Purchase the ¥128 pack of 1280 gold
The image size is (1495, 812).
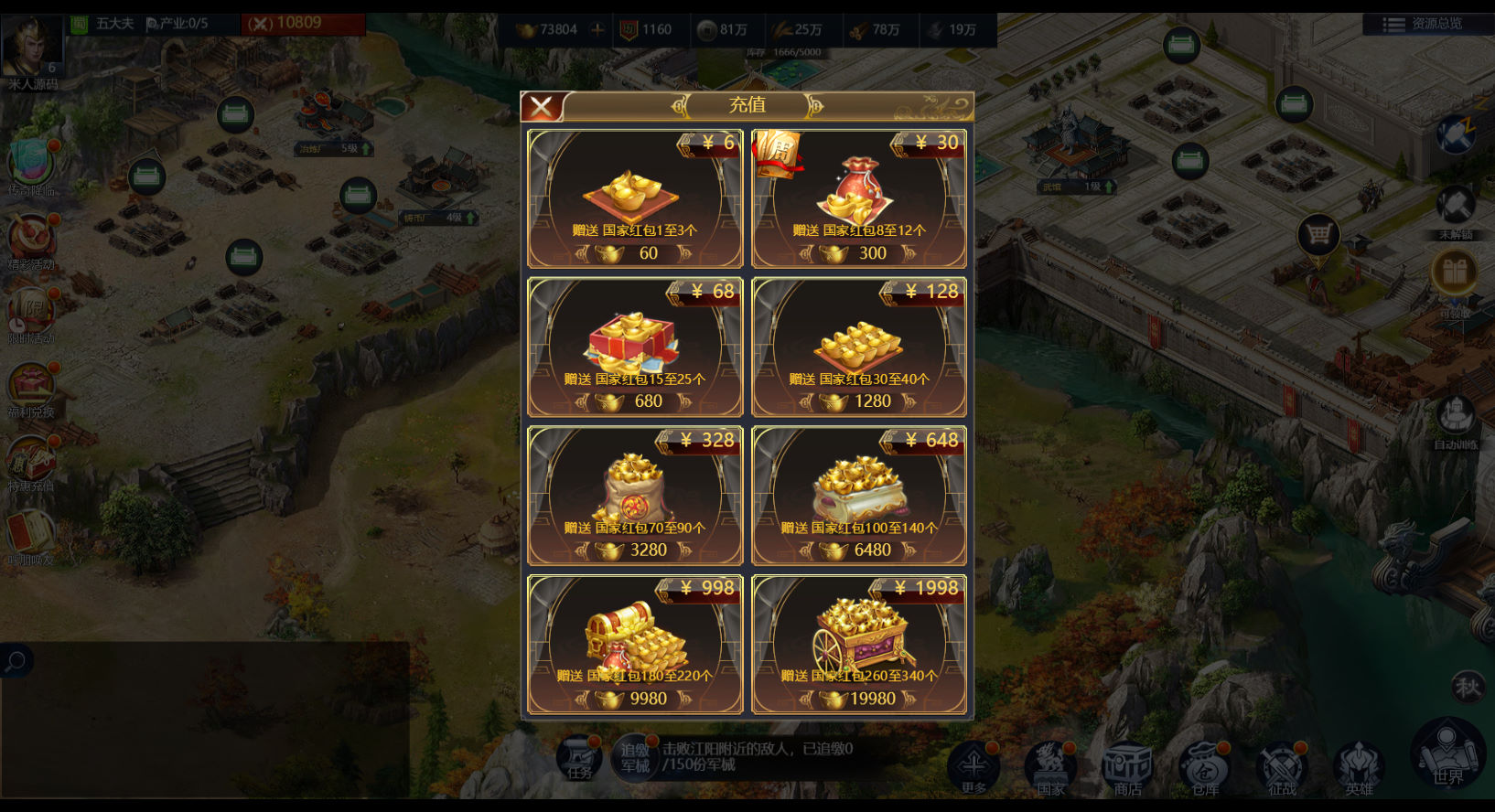click(859, 347)
